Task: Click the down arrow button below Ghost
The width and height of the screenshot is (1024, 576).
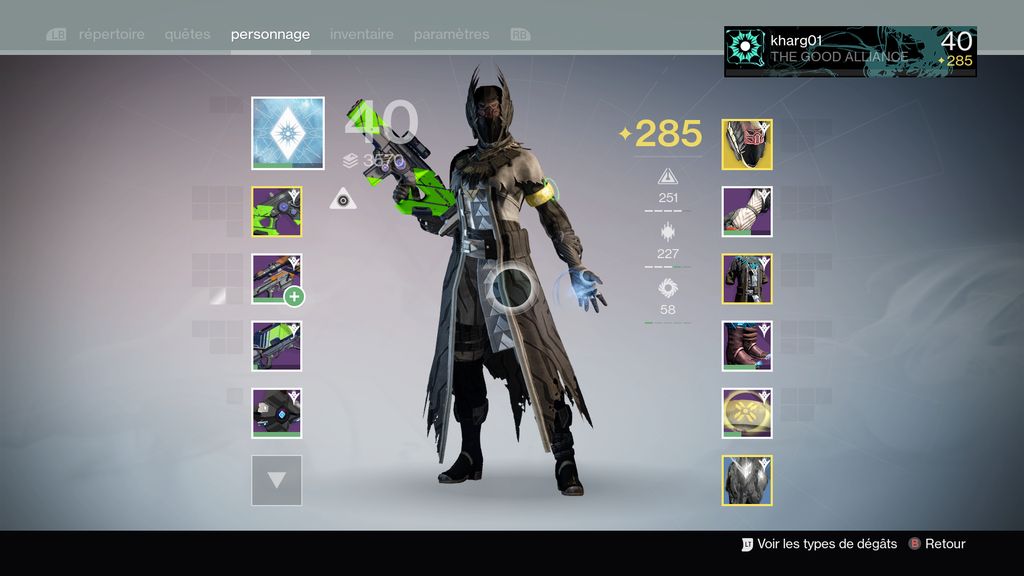Action: click(277, 480)
